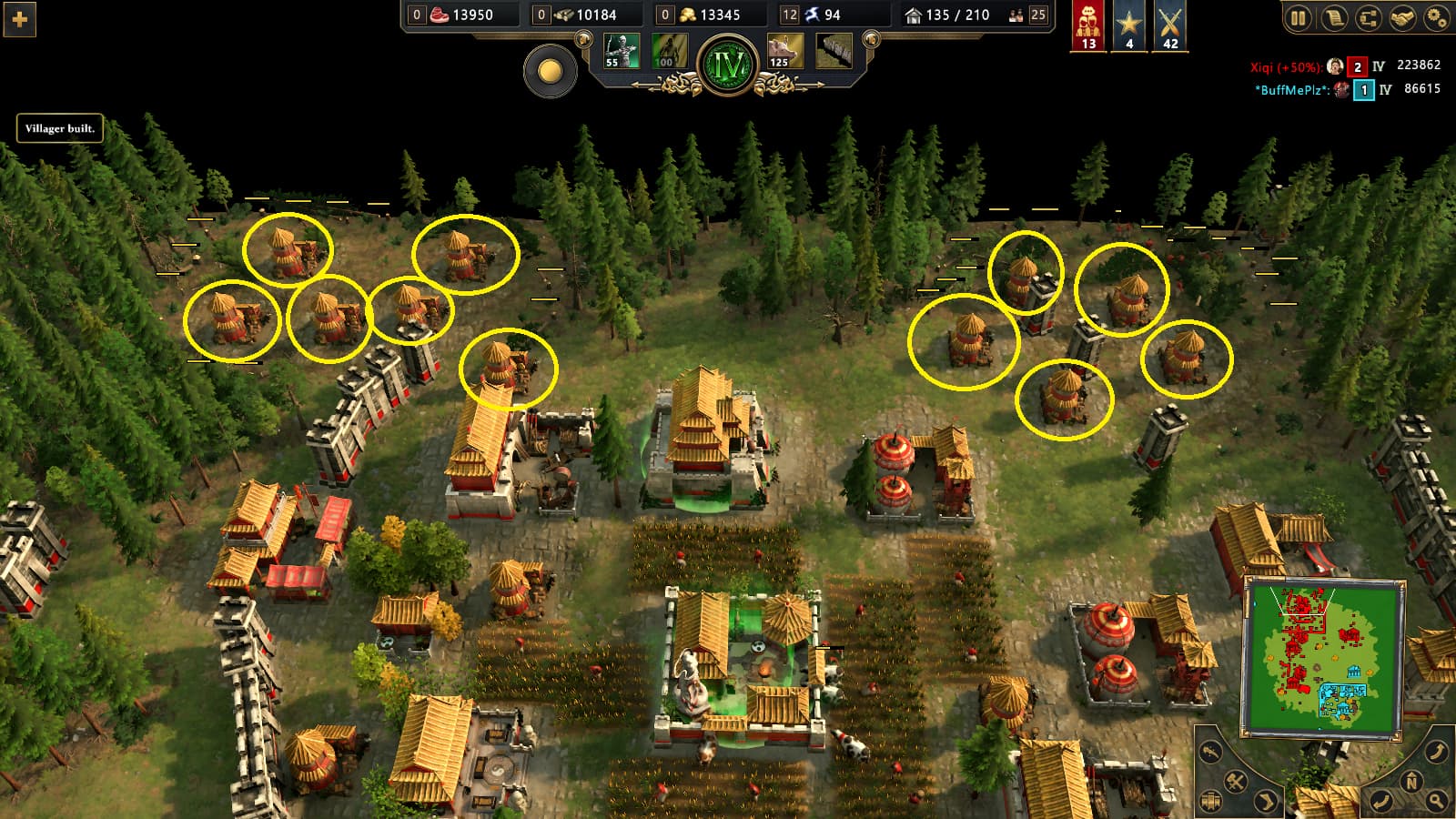The height and width of the screenshot is (819, 1456).
Task: Open the objectives scroll
Action: 1335,15
